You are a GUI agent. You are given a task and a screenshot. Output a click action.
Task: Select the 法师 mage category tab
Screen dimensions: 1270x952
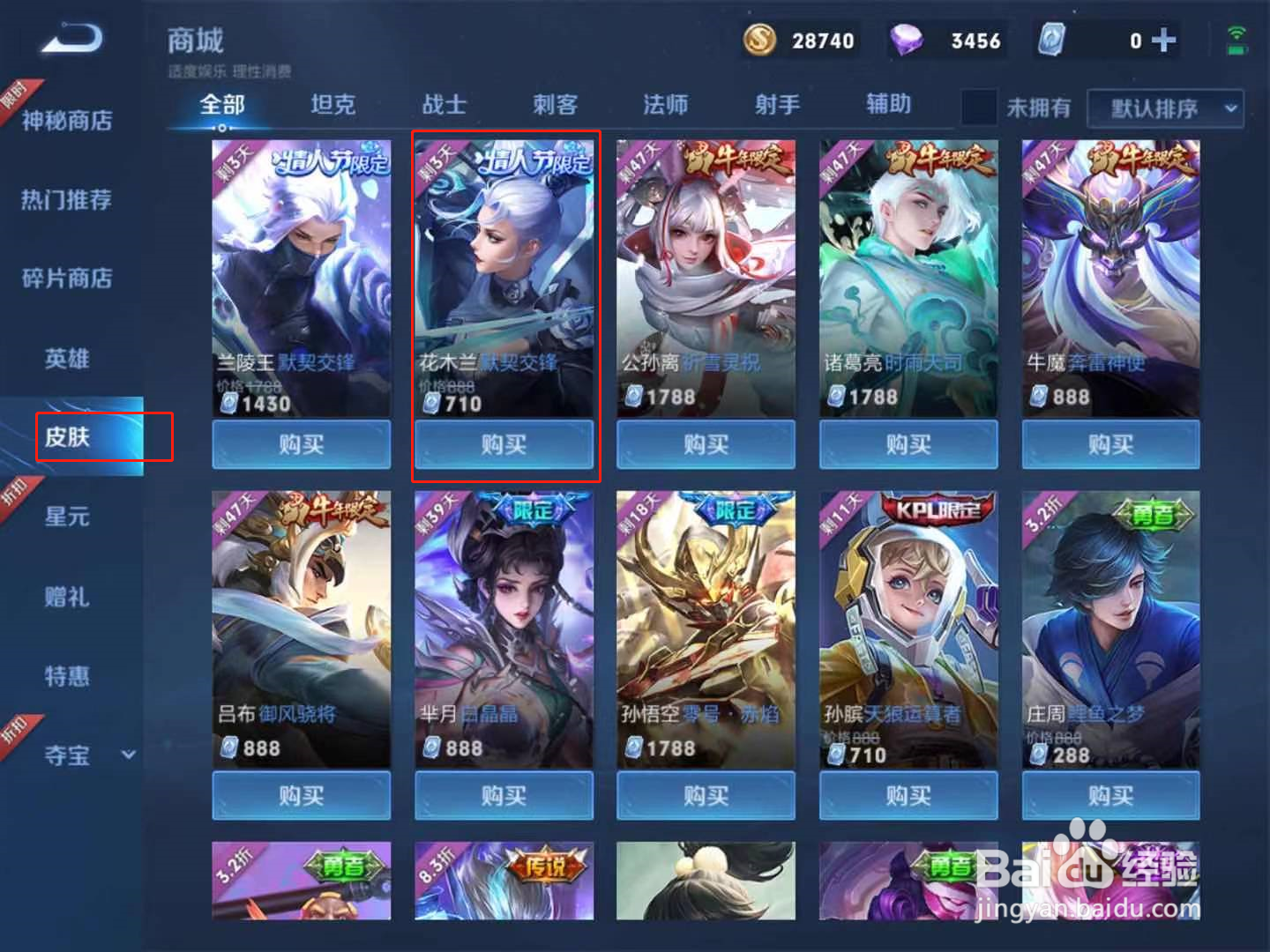click(666, 105)
